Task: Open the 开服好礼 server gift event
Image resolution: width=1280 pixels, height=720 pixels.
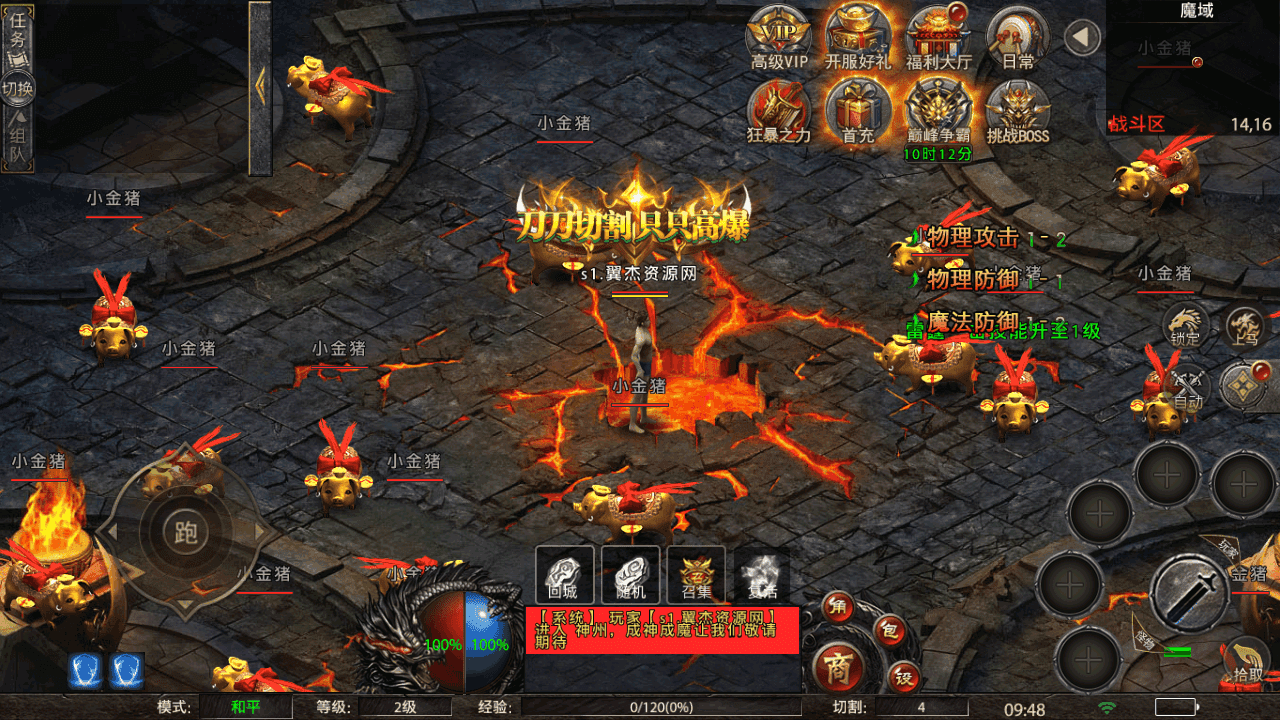Action: [858, 37]
